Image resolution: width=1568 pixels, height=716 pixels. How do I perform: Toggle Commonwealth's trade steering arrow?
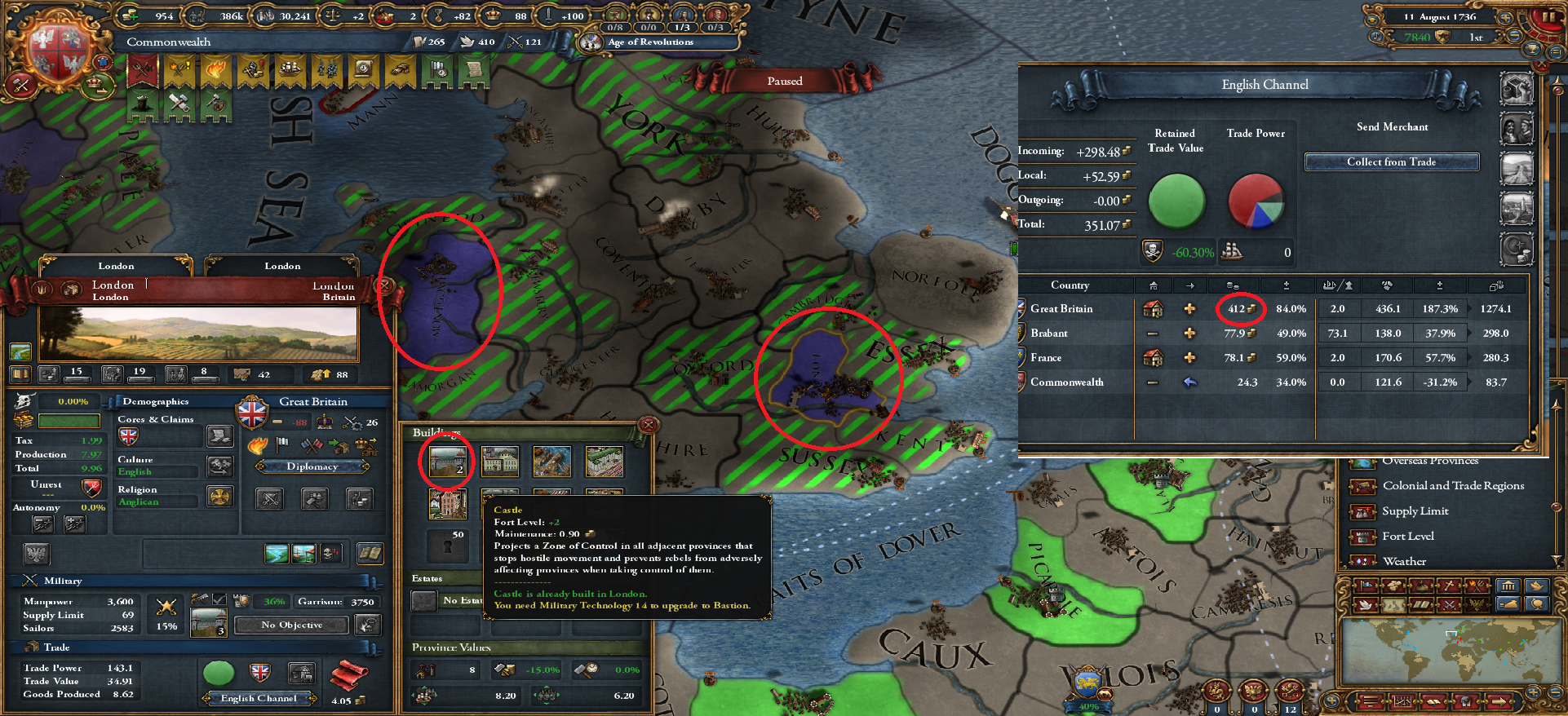pos(1190,382)
